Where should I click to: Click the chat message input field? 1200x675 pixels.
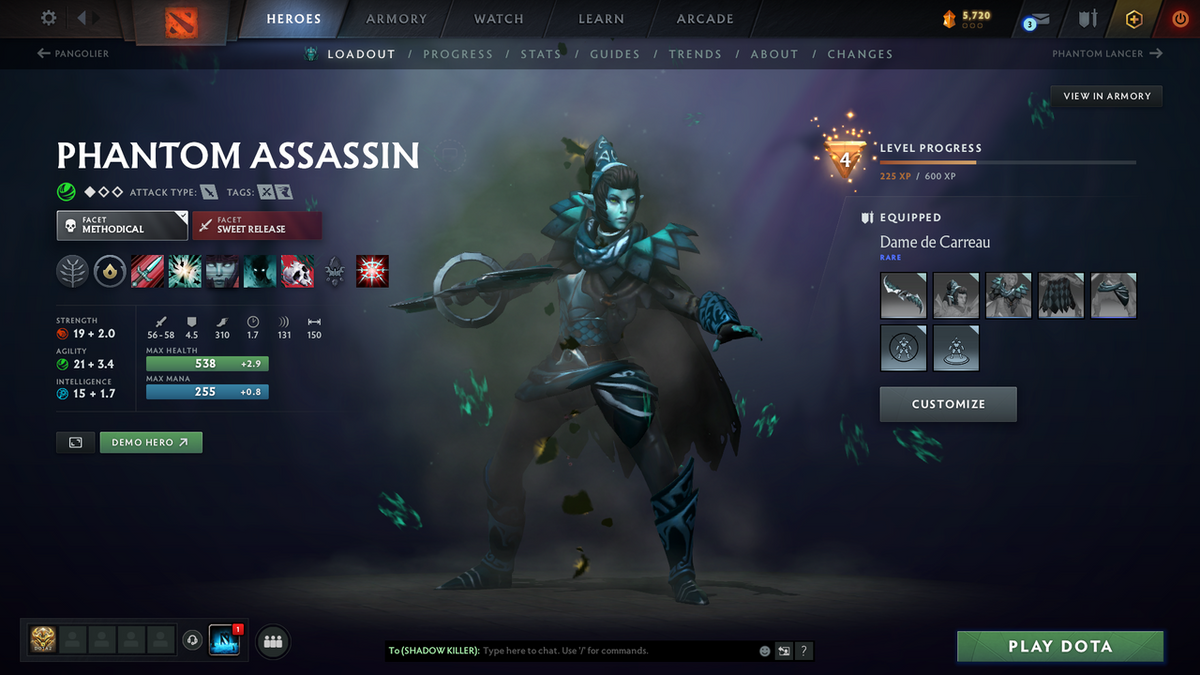(x=615, y=651)
